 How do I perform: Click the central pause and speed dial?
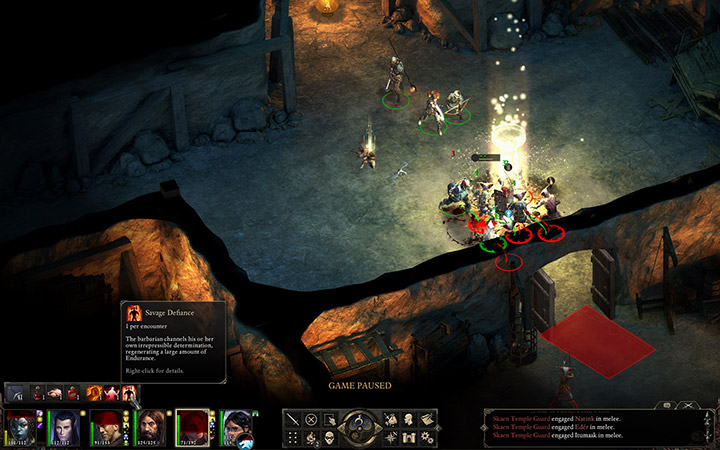pyautogui.click(x=360, y=427)
